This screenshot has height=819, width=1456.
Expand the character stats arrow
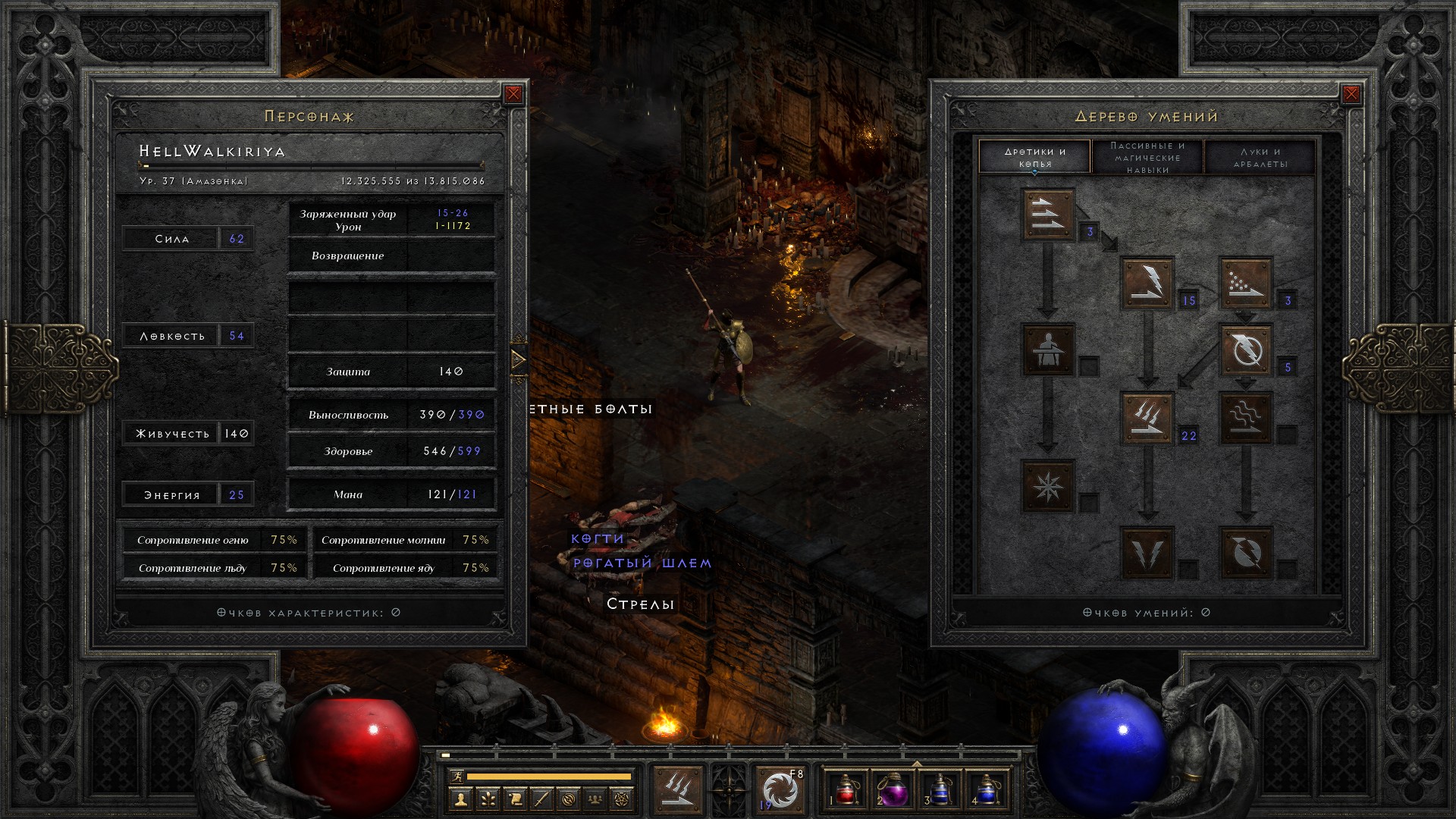(519, 359)
